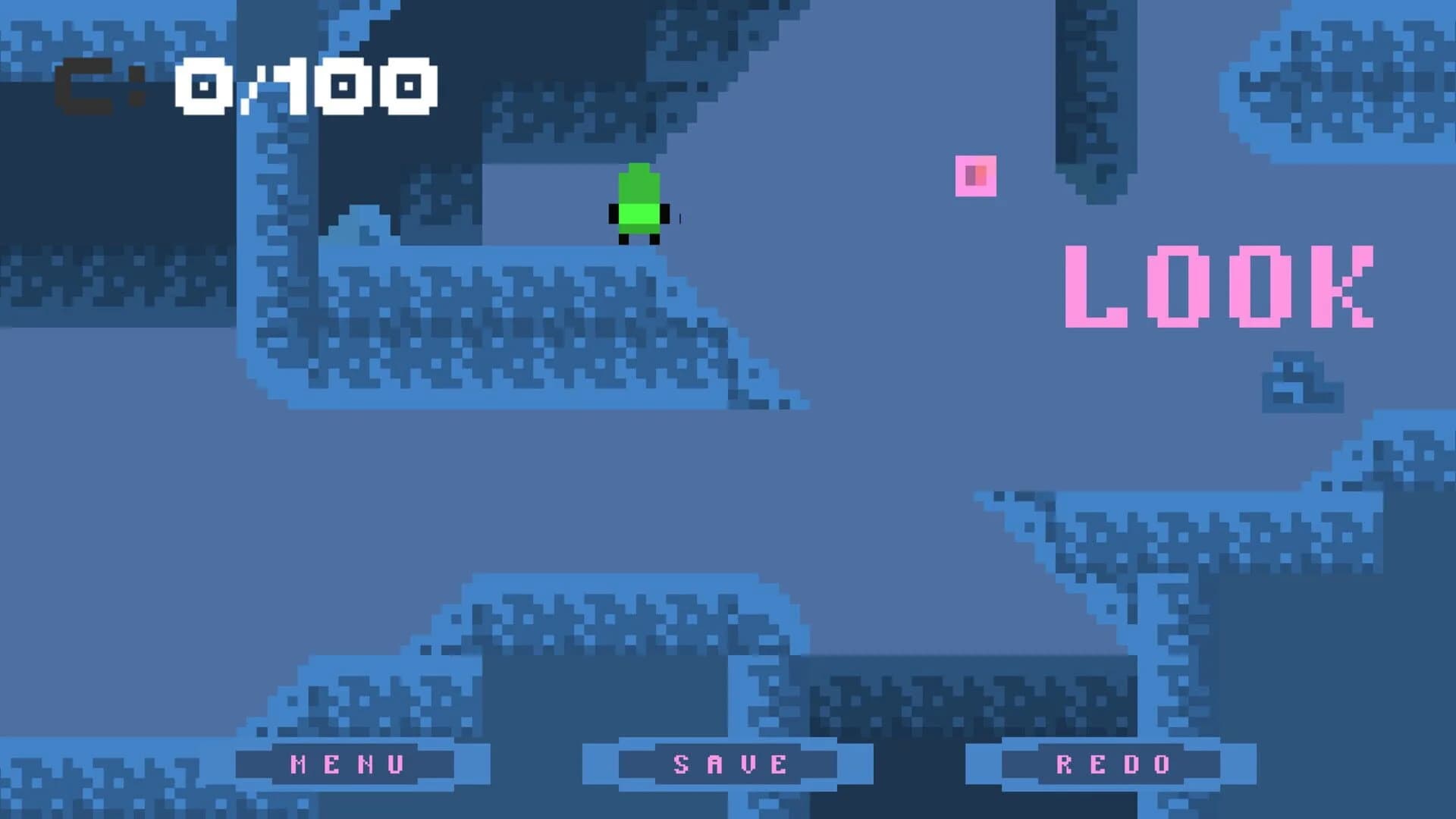Image resolution: width=1456 pixels, height=819 pixels.
Task: Select the green player character
Action: [639, 205]
